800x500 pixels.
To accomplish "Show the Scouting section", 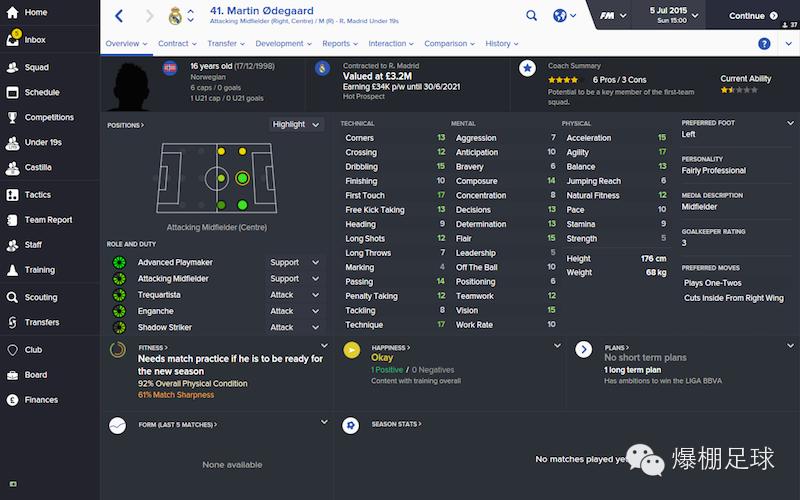I will click(x=41, y=297).
